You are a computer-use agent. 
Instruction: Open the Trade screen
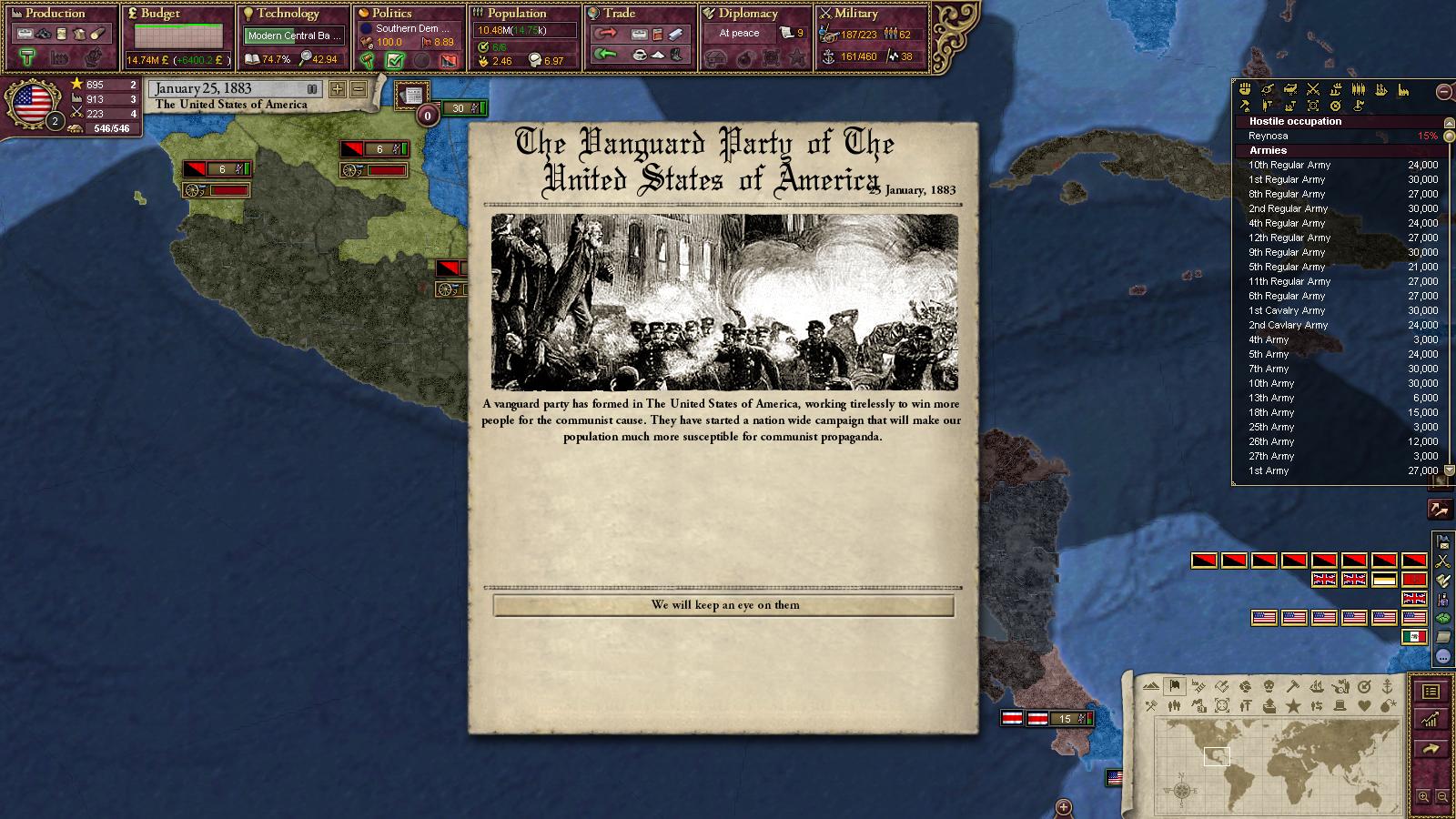619,14
